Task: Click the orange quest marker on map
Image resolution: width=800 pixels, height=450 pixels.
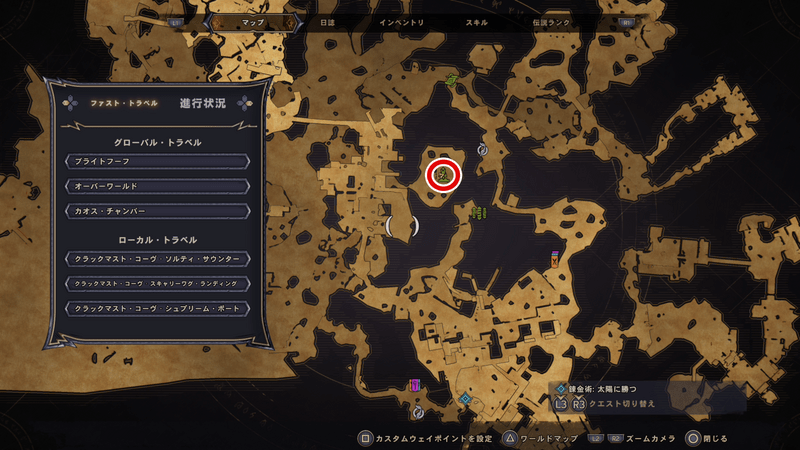Action: tap(554, 259)
